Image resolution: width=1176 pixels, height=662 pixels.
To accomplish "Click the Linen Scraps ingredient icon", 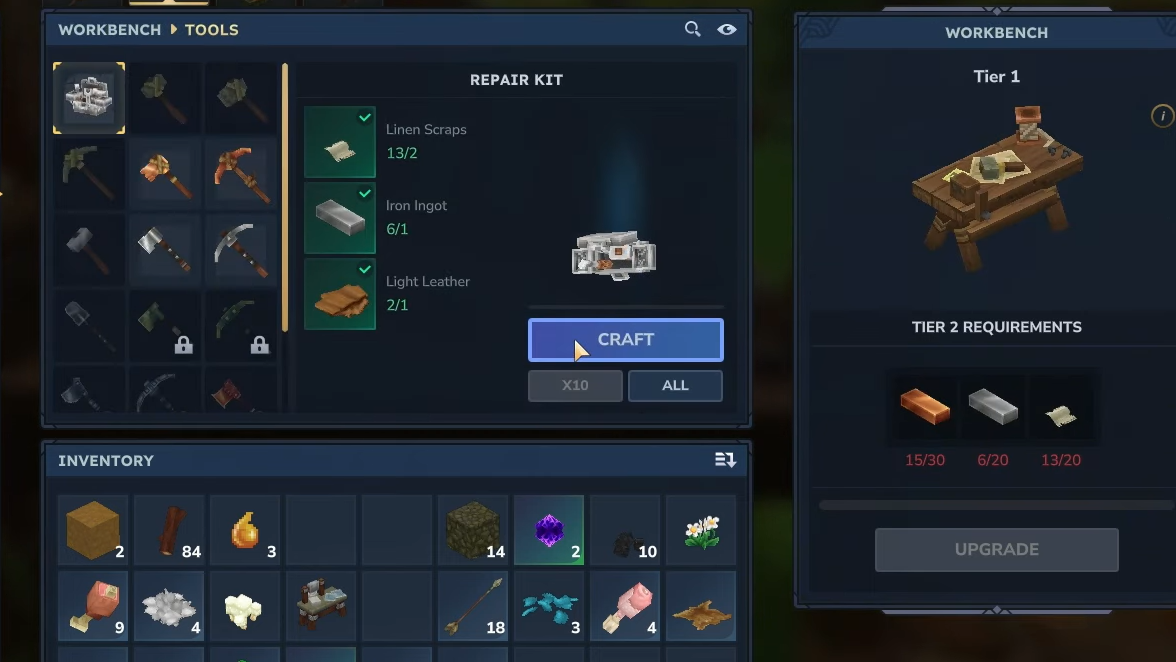I will pyautogui.click(x=340, y=142).
